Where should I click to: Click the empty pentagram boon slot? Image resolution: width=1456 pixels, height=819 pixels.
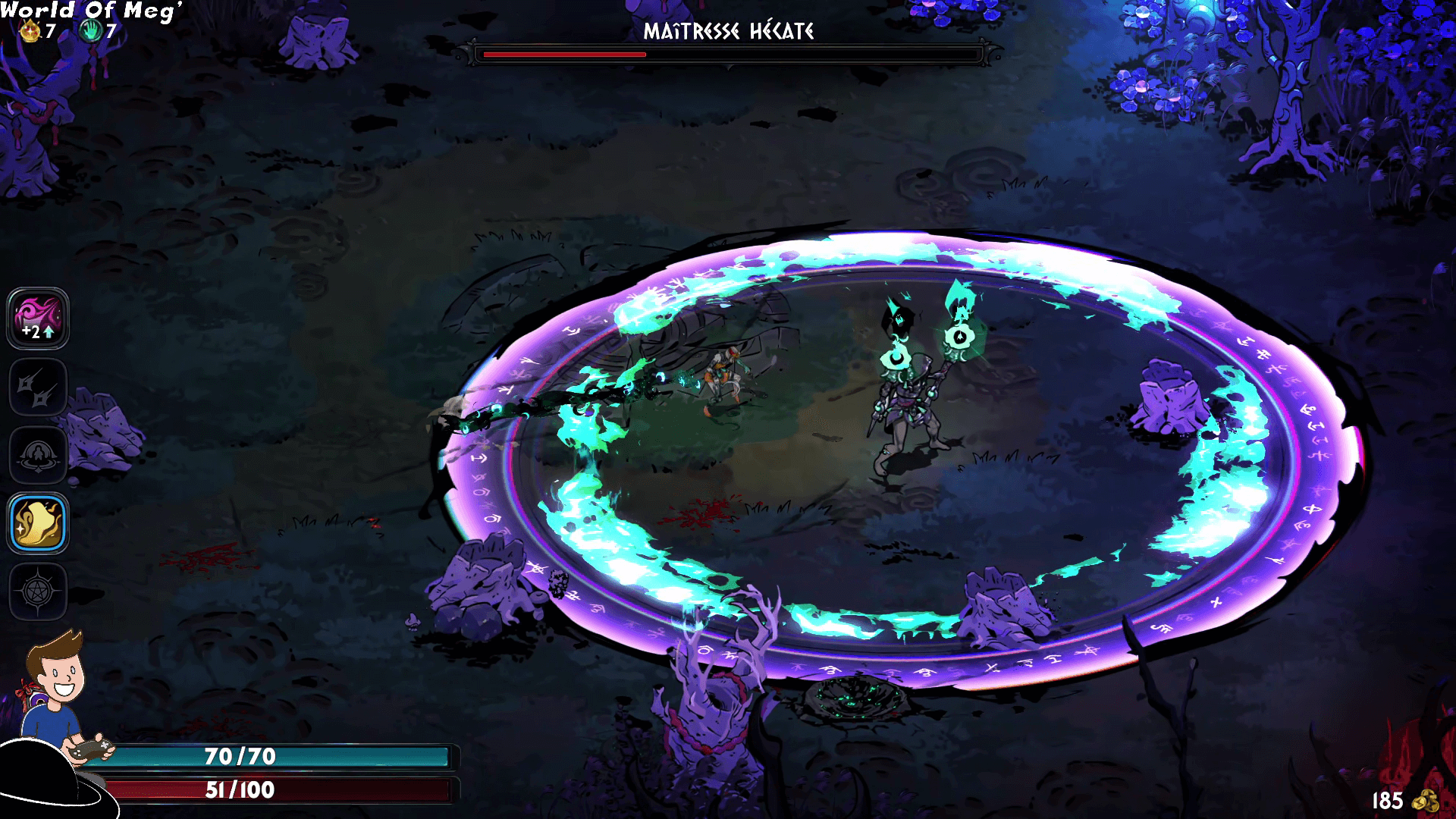point(38,591)
